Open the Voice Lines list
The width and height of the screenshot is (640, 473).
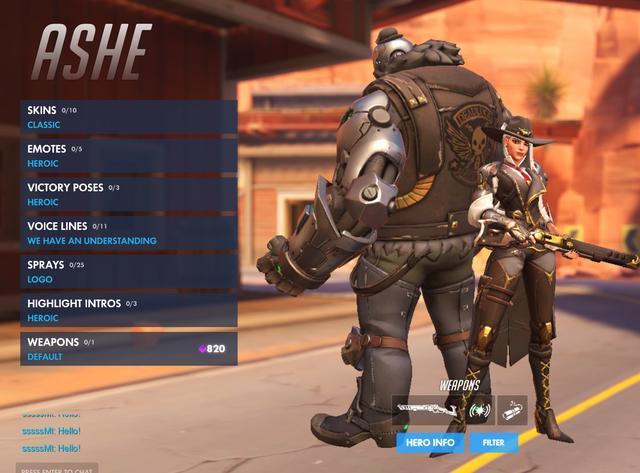tap(128, 233)
